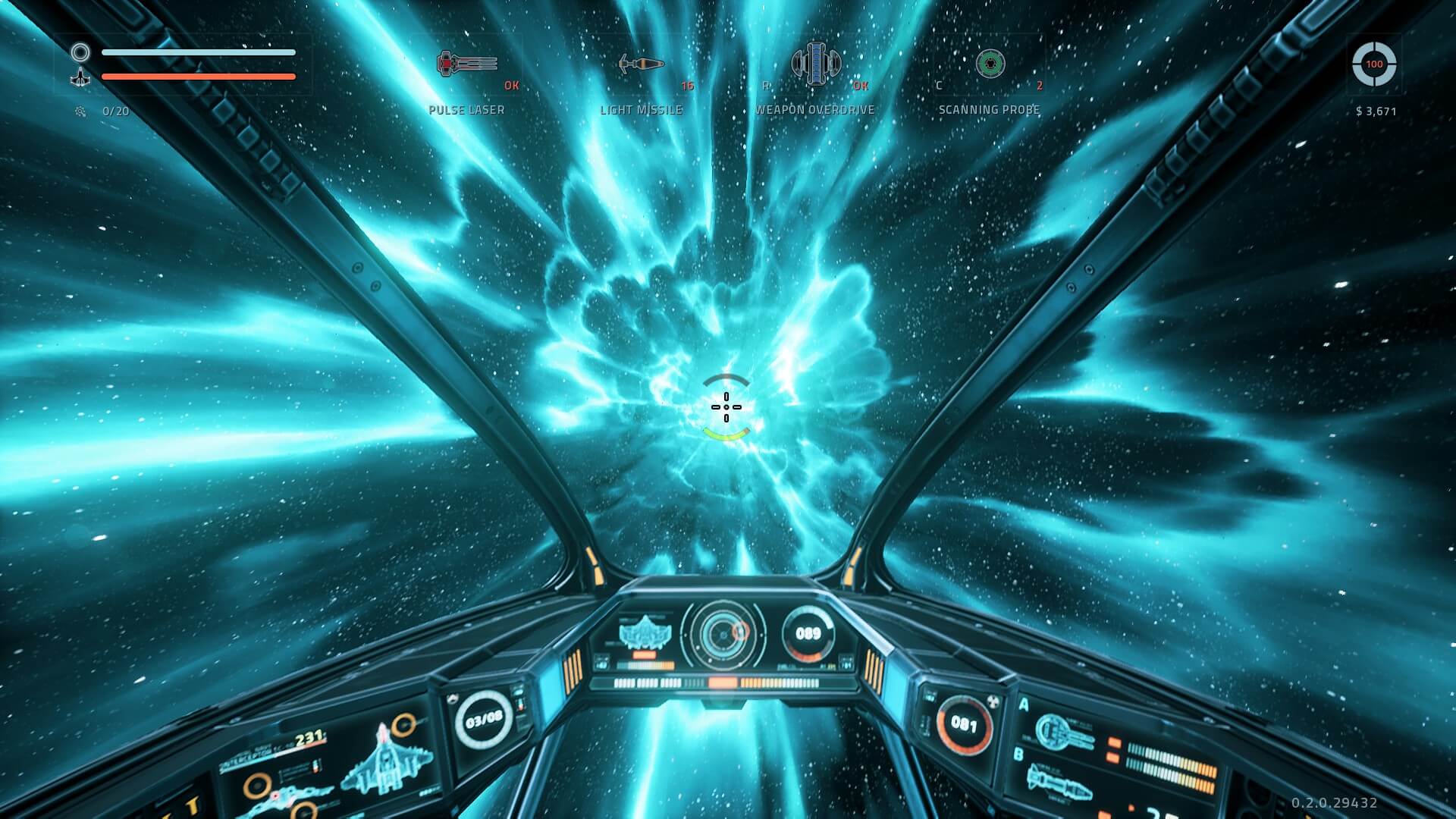Screen dimensions: 1456x819
Task: Click the orange hull health bar
Action: pyautogui.click(x=199, y=76)
